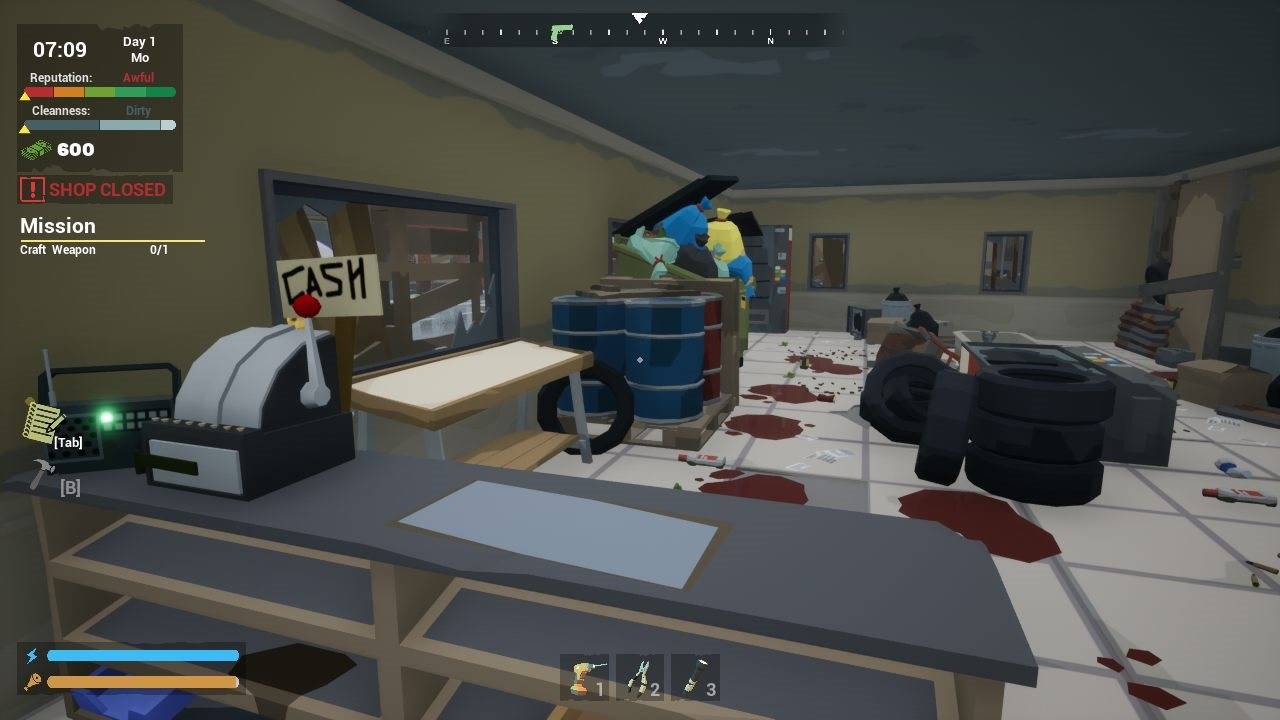This screenshot has height=720, width=1280.
Task: Select the pliers hotbar slot
Action: (x=640, y=677)
